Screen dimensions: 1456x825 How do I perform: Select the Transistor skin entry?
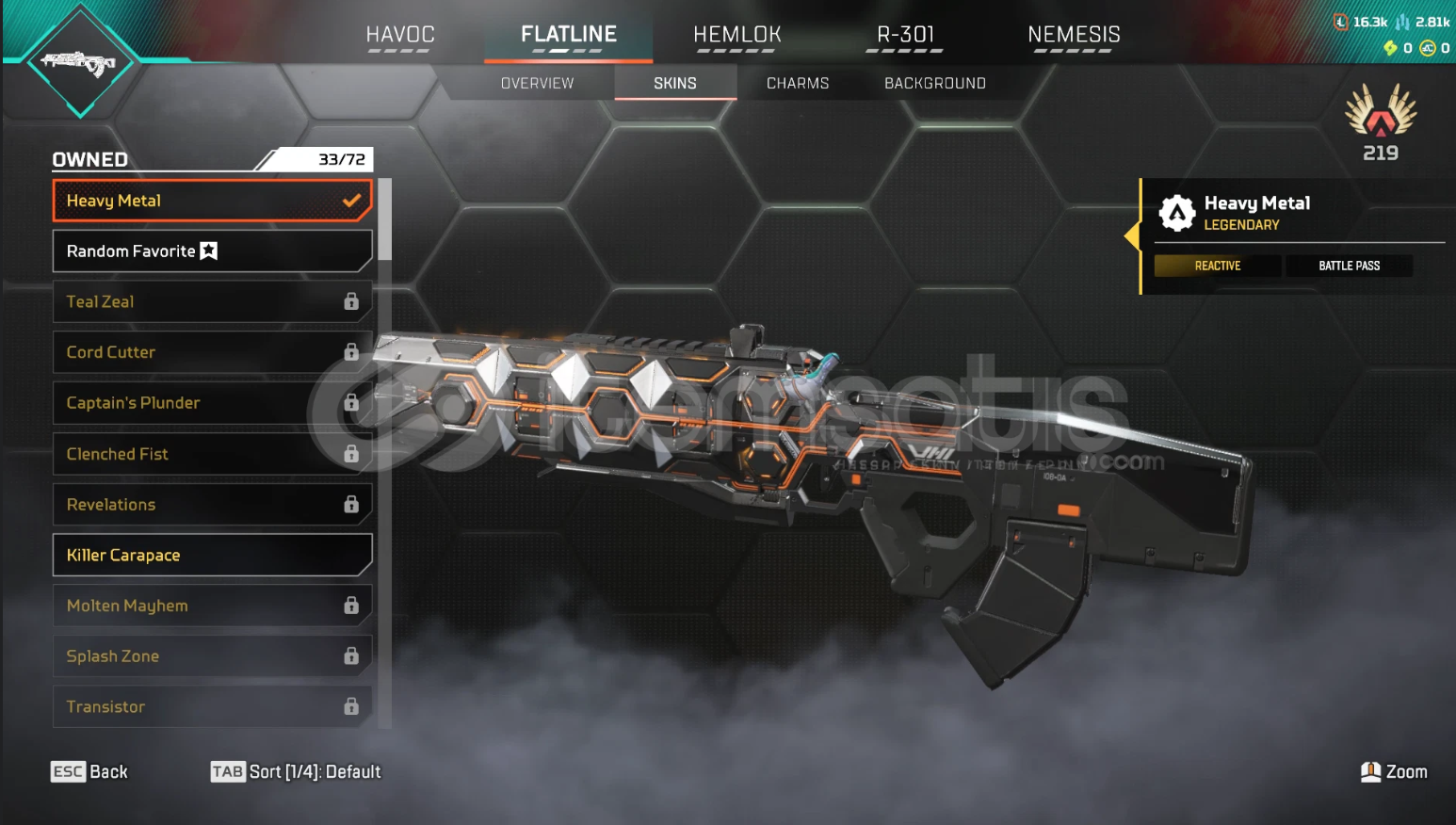[x=212, y=706]
